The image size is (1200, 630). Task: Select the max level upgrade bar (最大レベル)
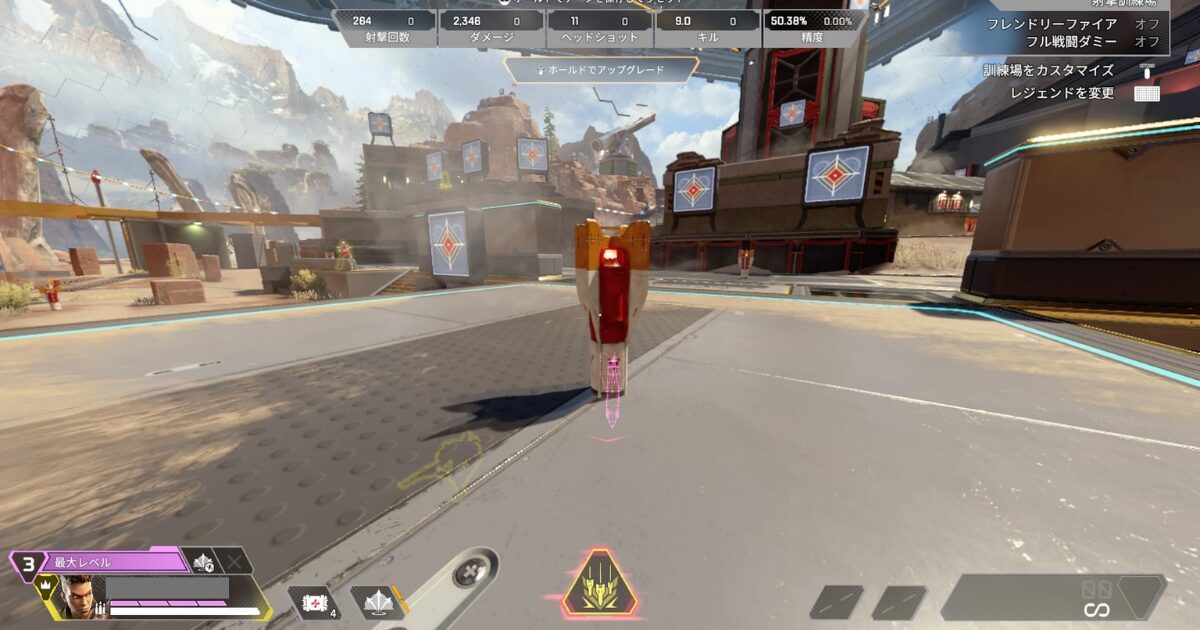point(110,562)
